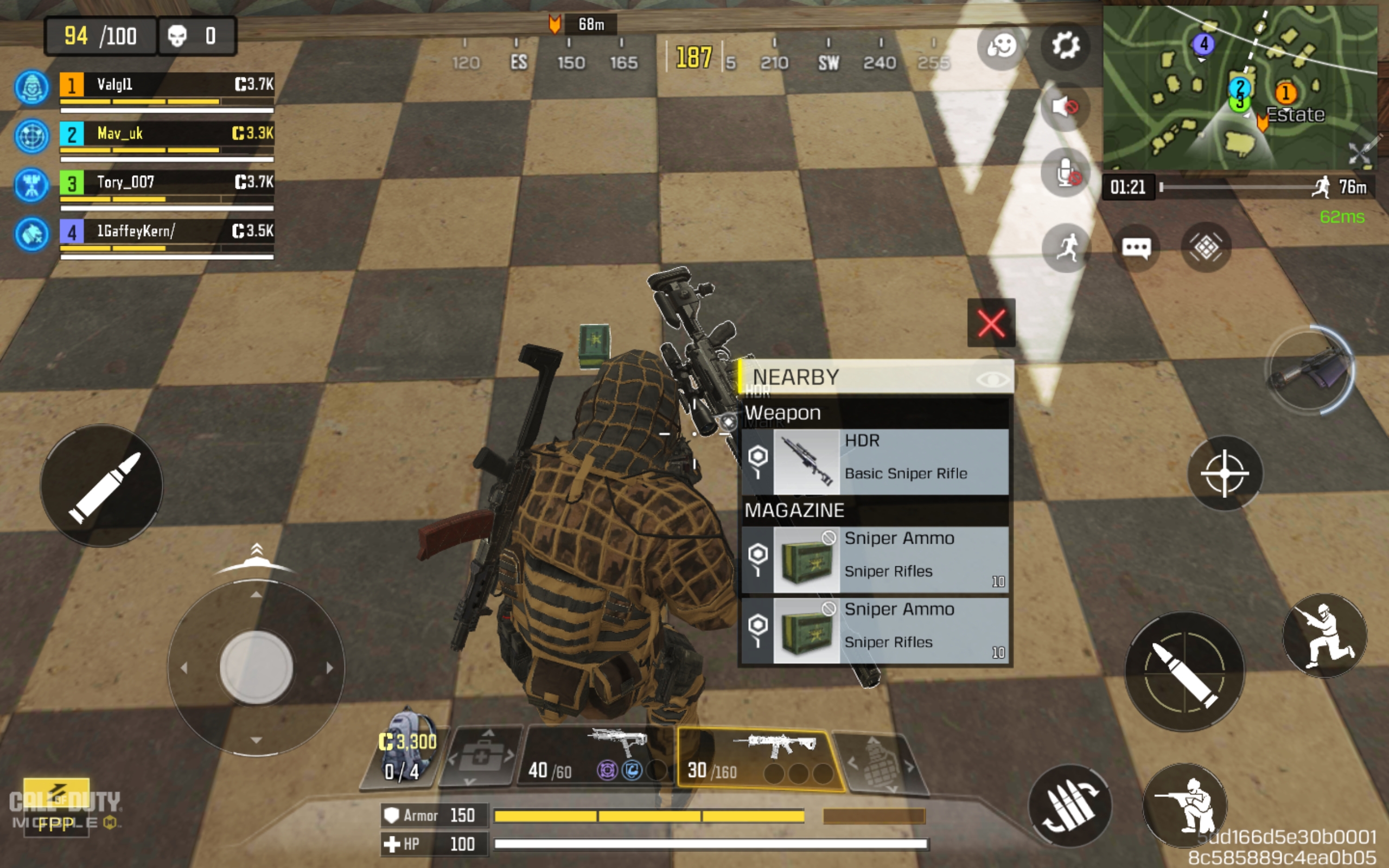The image size is (1389, 868).
Task: Reload using the bullets reload button
Action: click(1069, 807)
